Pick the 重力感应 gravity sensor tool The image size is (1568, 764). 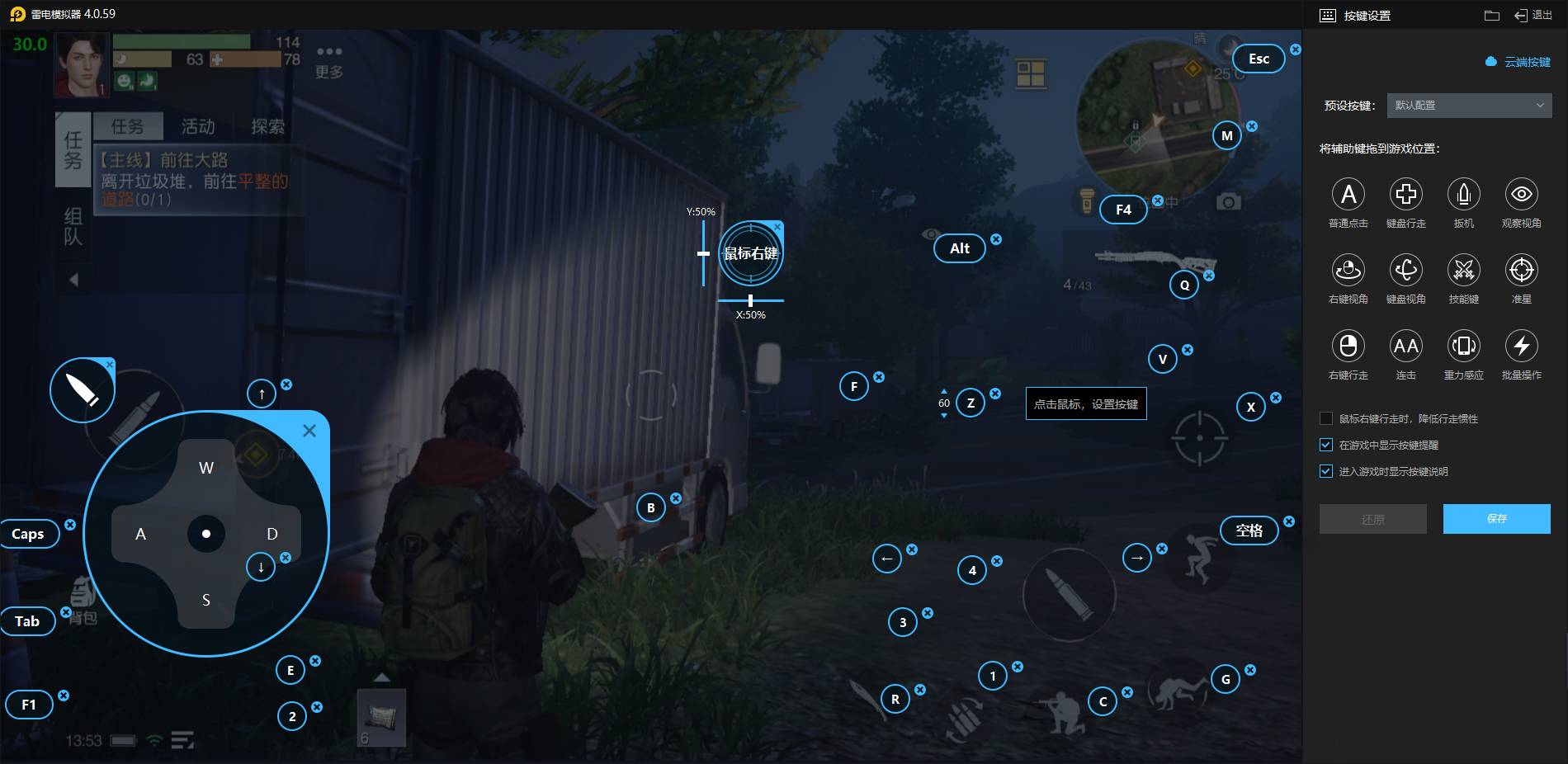pyautogui.click(x=1464, y=347)
